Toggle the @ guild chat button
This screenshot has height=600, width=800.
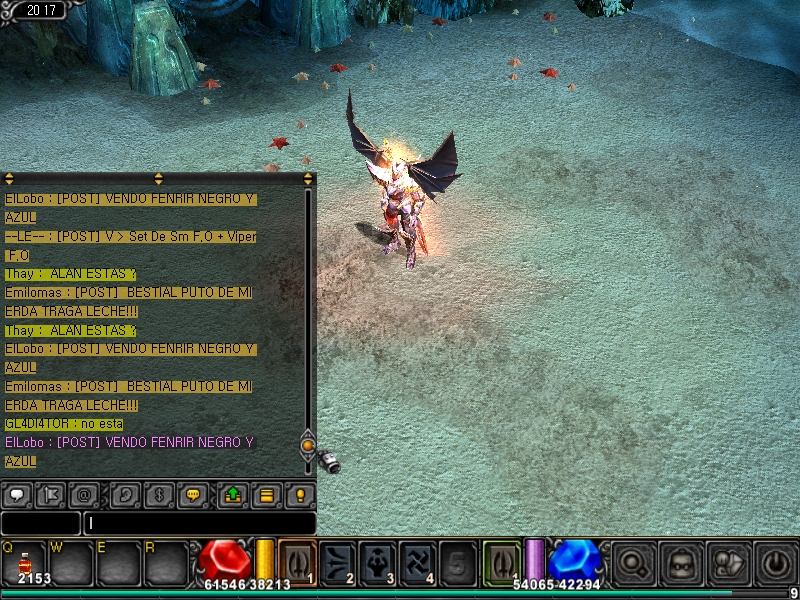83,494
